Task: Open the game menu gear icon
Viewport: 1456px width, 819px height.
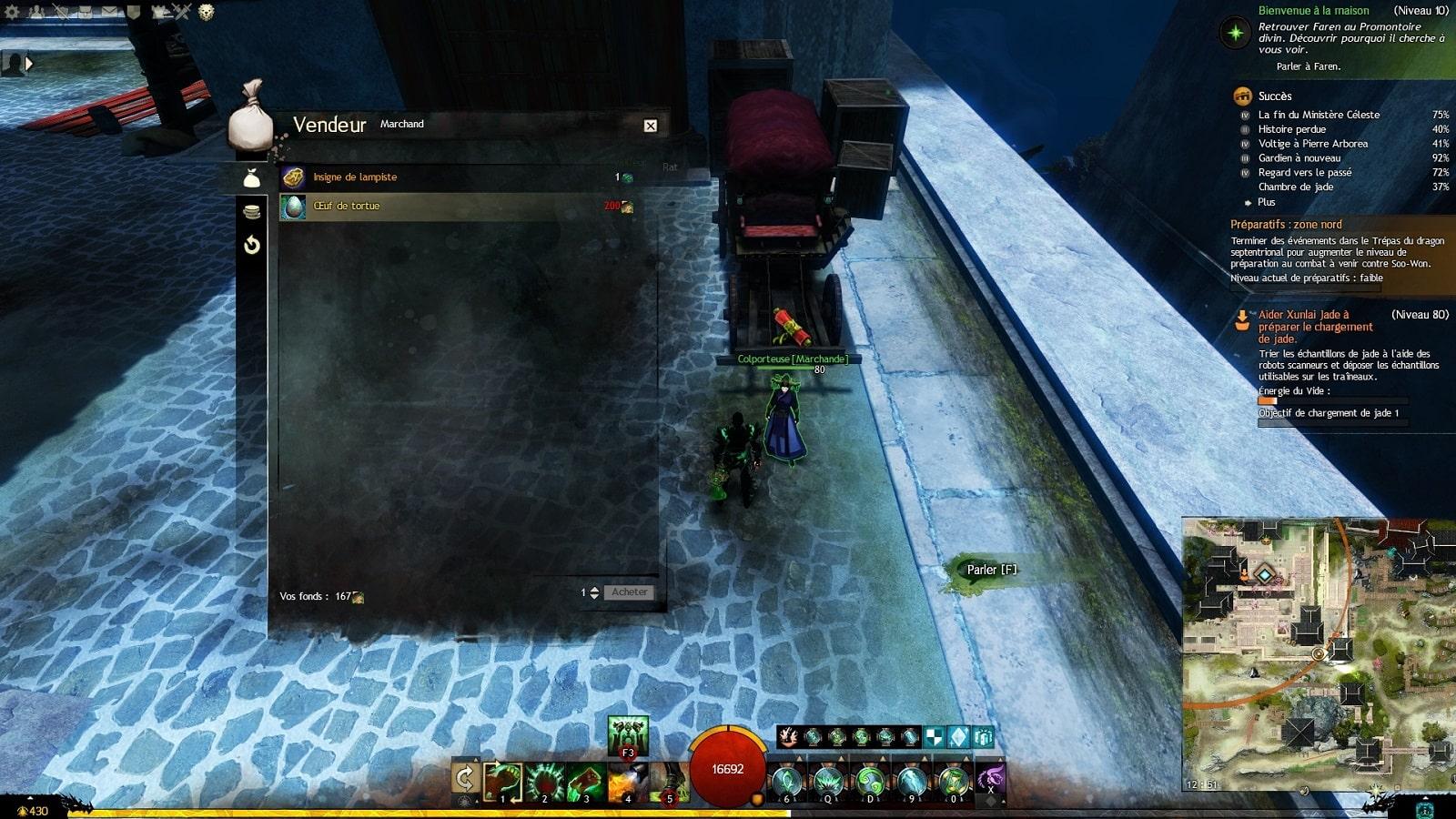Action: [x=12, y=12]
